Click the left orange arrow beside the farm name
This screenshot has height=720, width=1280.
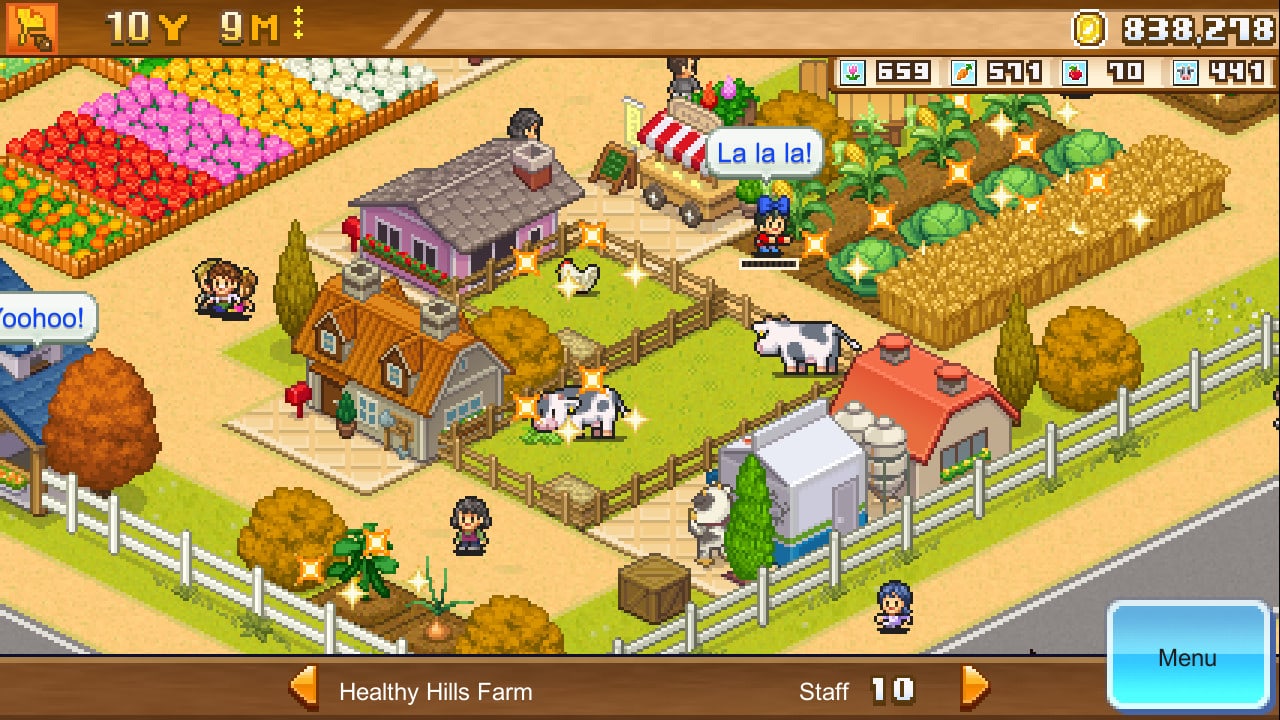click(x=303, y=689)
